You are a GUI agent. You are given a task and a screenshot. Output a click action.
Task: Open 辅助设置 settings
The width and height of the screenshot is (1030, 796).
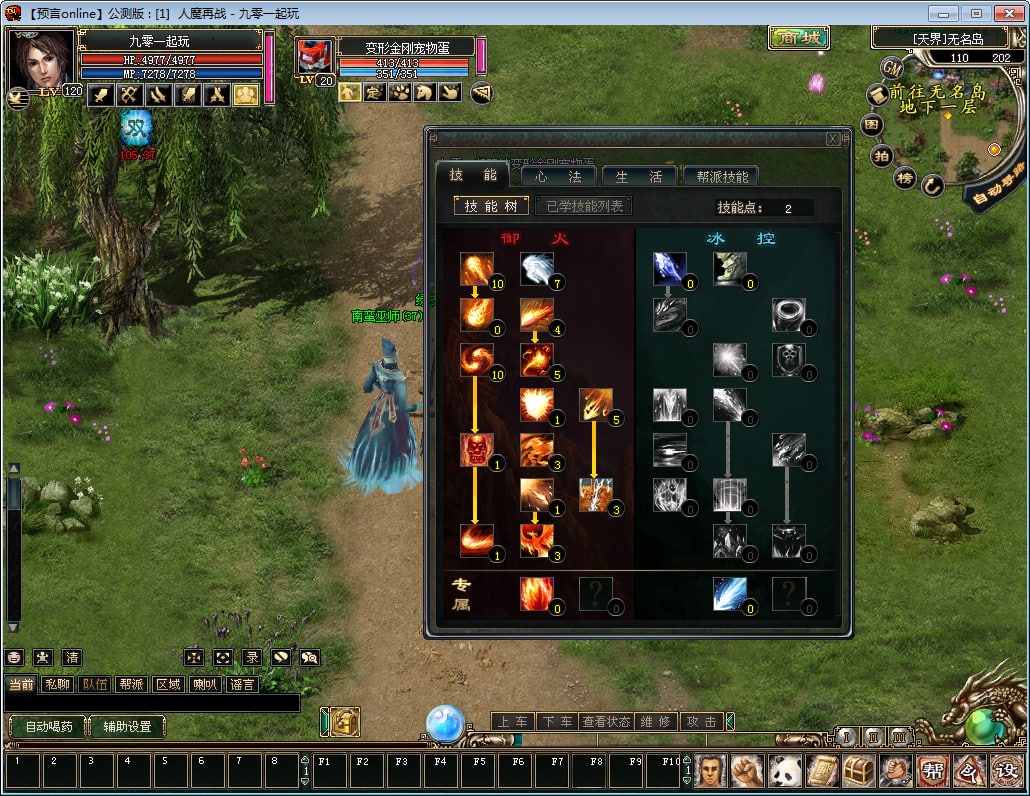127,727
